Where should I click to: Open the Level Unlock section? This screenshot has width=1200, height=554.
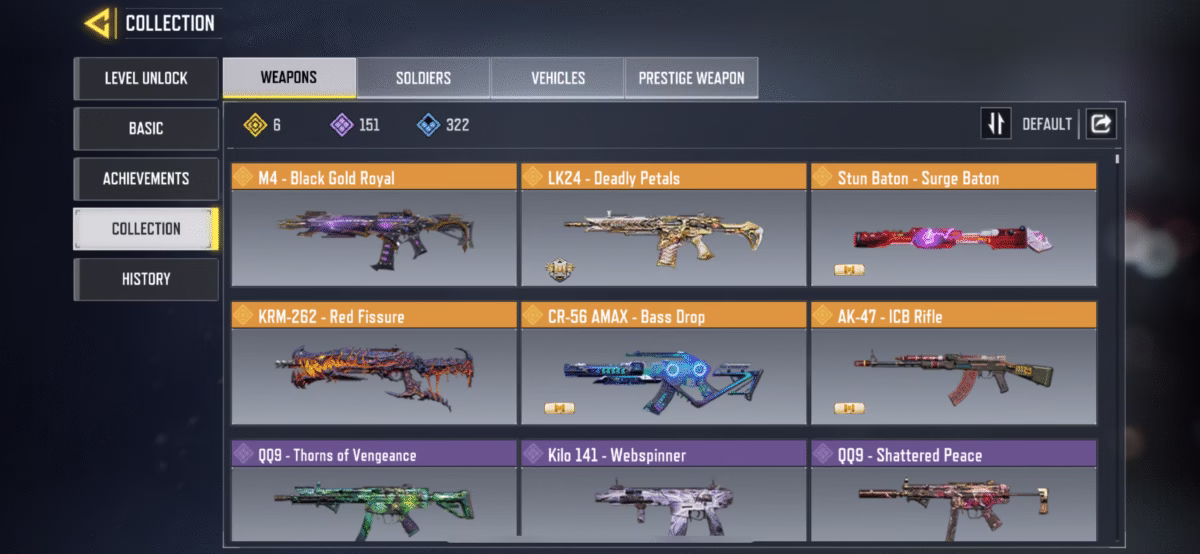click(146, 78)
